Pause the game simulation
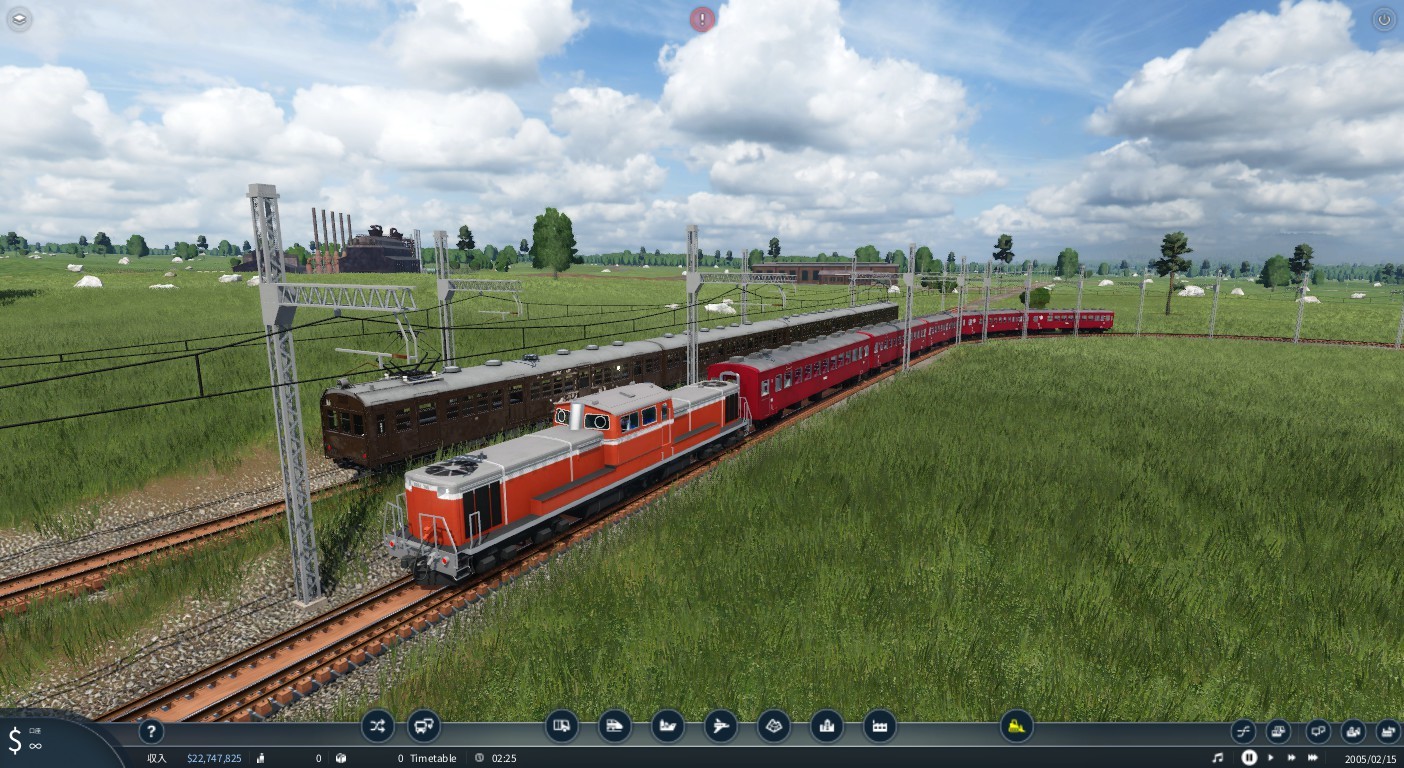Screen dimensions: 1404x768 pos(1249,758)
